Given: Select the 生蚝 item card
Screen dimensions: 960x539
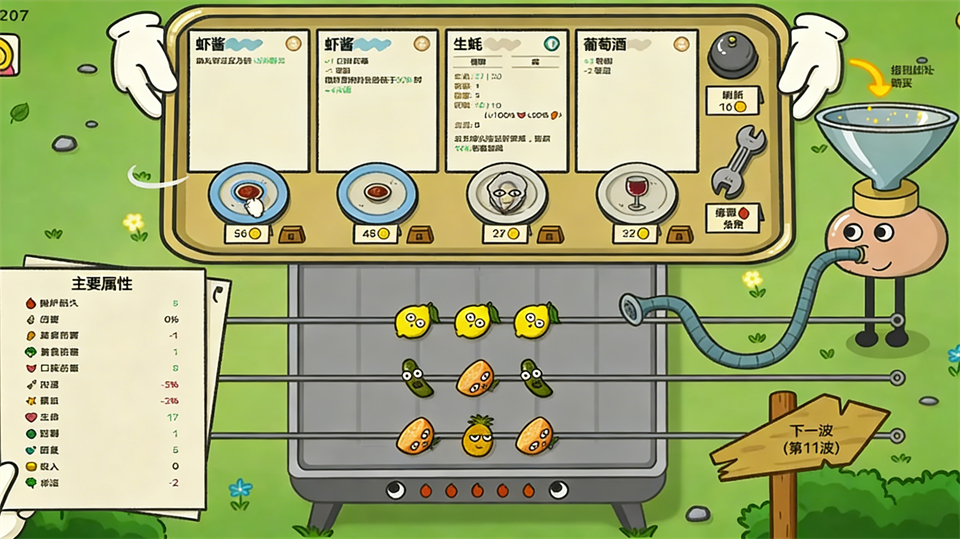Looking at the screenshot, I should pyautogui.click(x=506, y=100).
